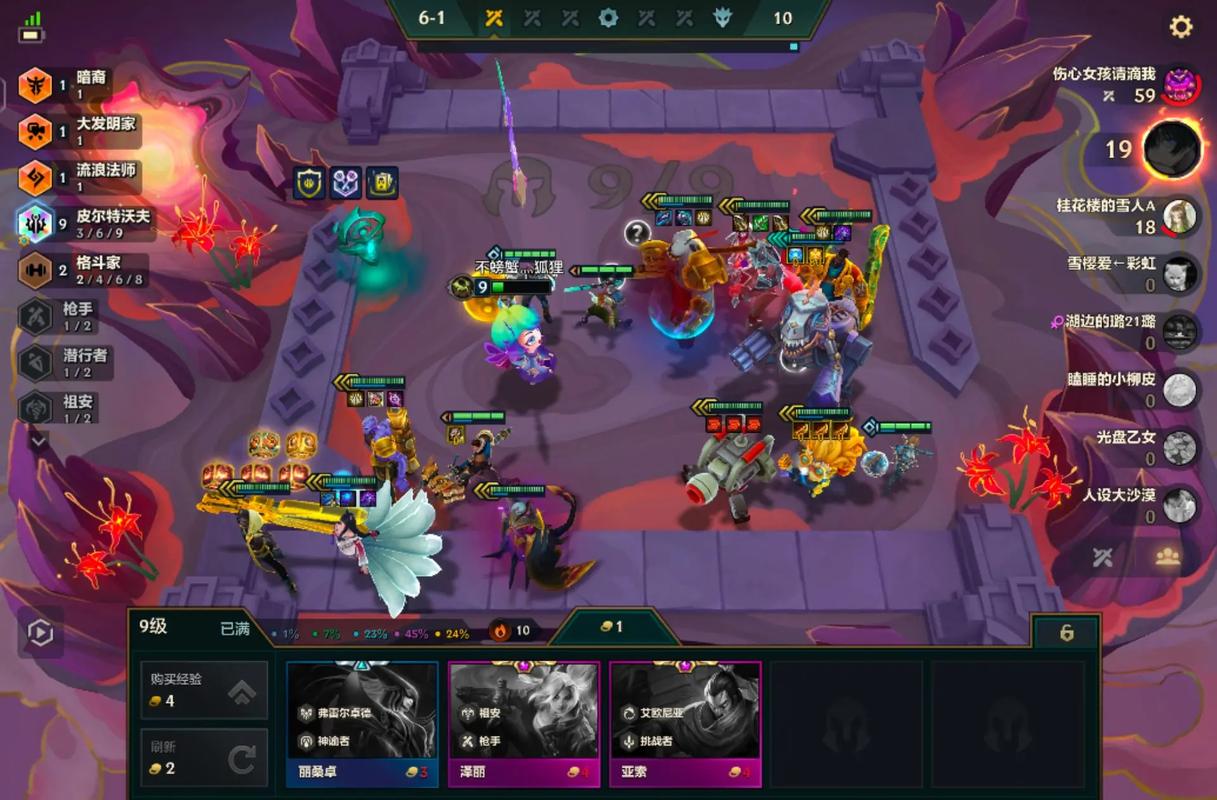Buy experience with the 购买经验 button
The width and height of the screenshot is (1217, 800).
204,689
